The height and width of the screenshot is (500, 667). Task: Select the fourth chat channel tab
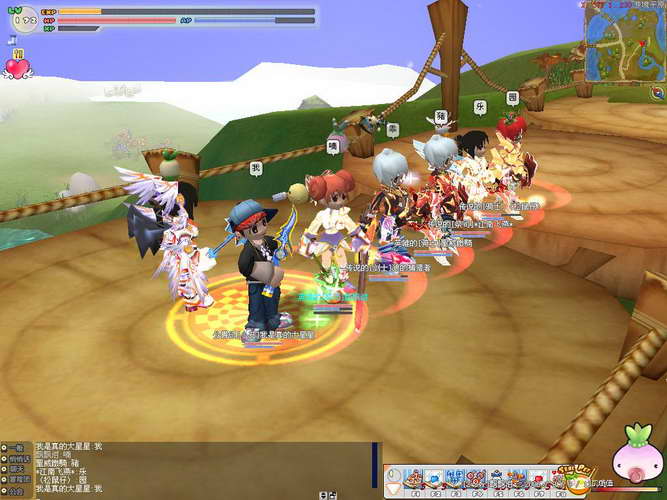click(x=16, y=479)
